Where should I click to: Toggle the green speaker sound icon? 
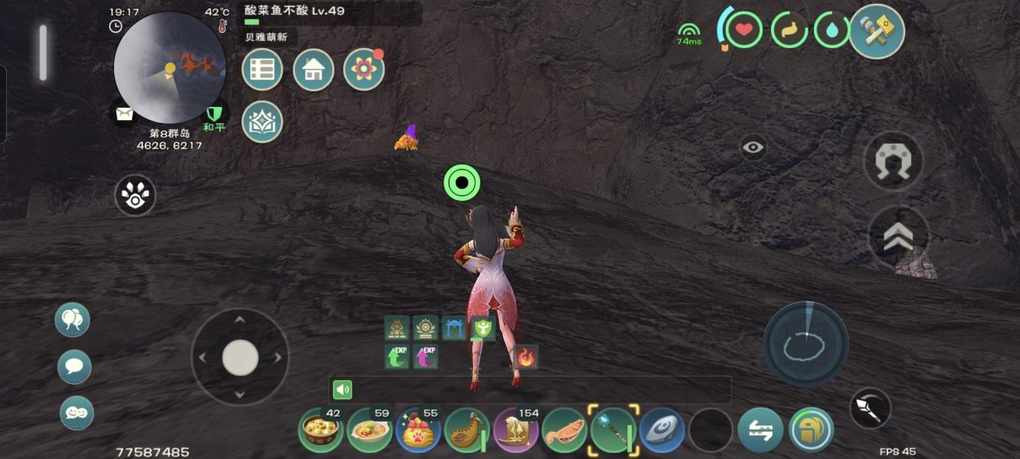tap(343, 390)
